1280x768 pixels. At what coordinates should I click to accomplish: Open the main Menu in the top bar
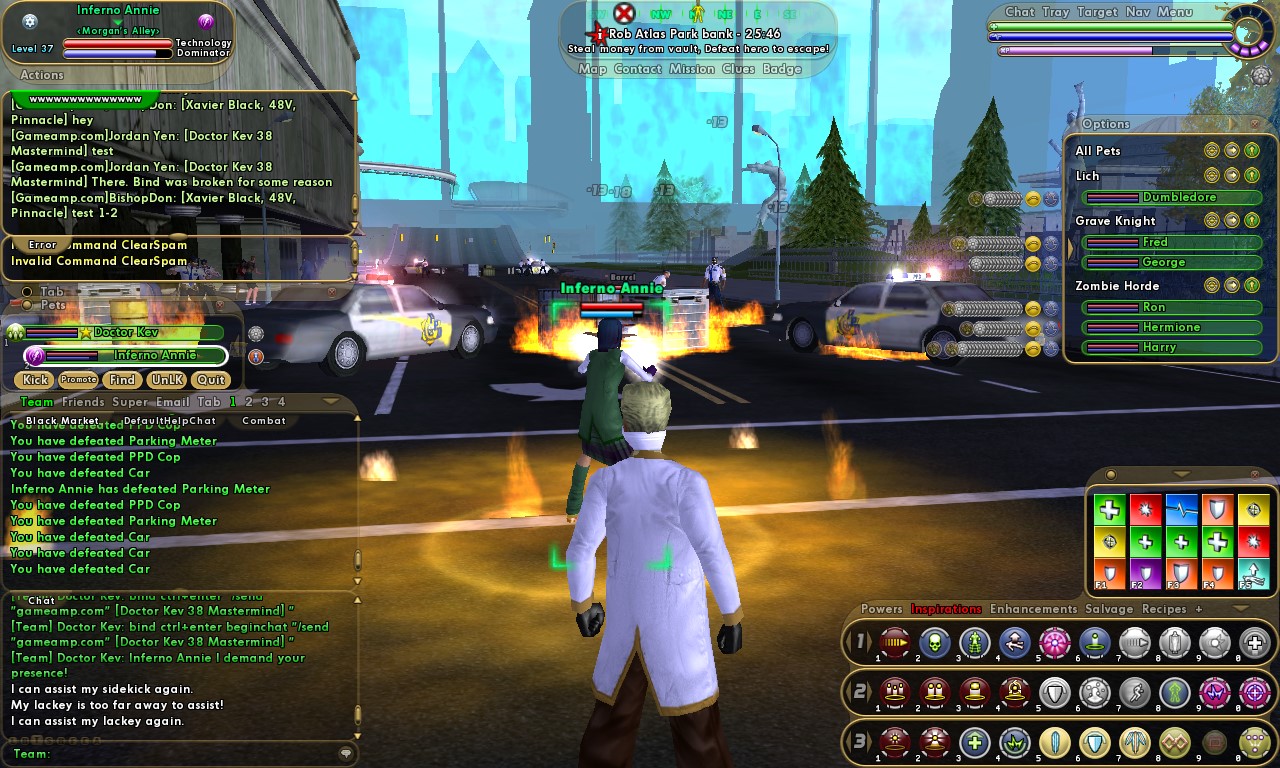coord(1174,12)
